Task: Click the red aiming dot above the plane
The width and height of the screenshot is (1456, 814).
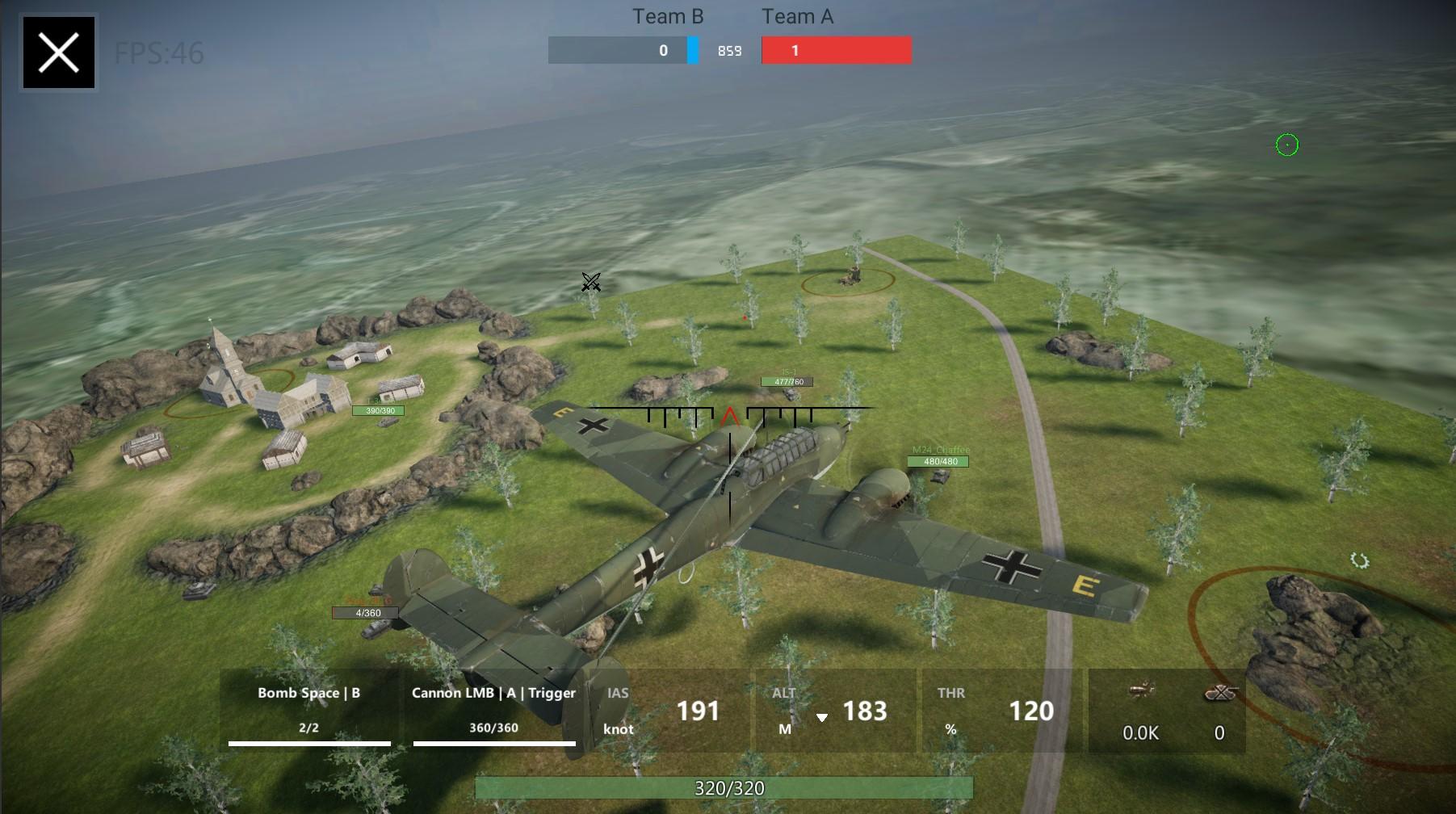Action: click(743, 317)
